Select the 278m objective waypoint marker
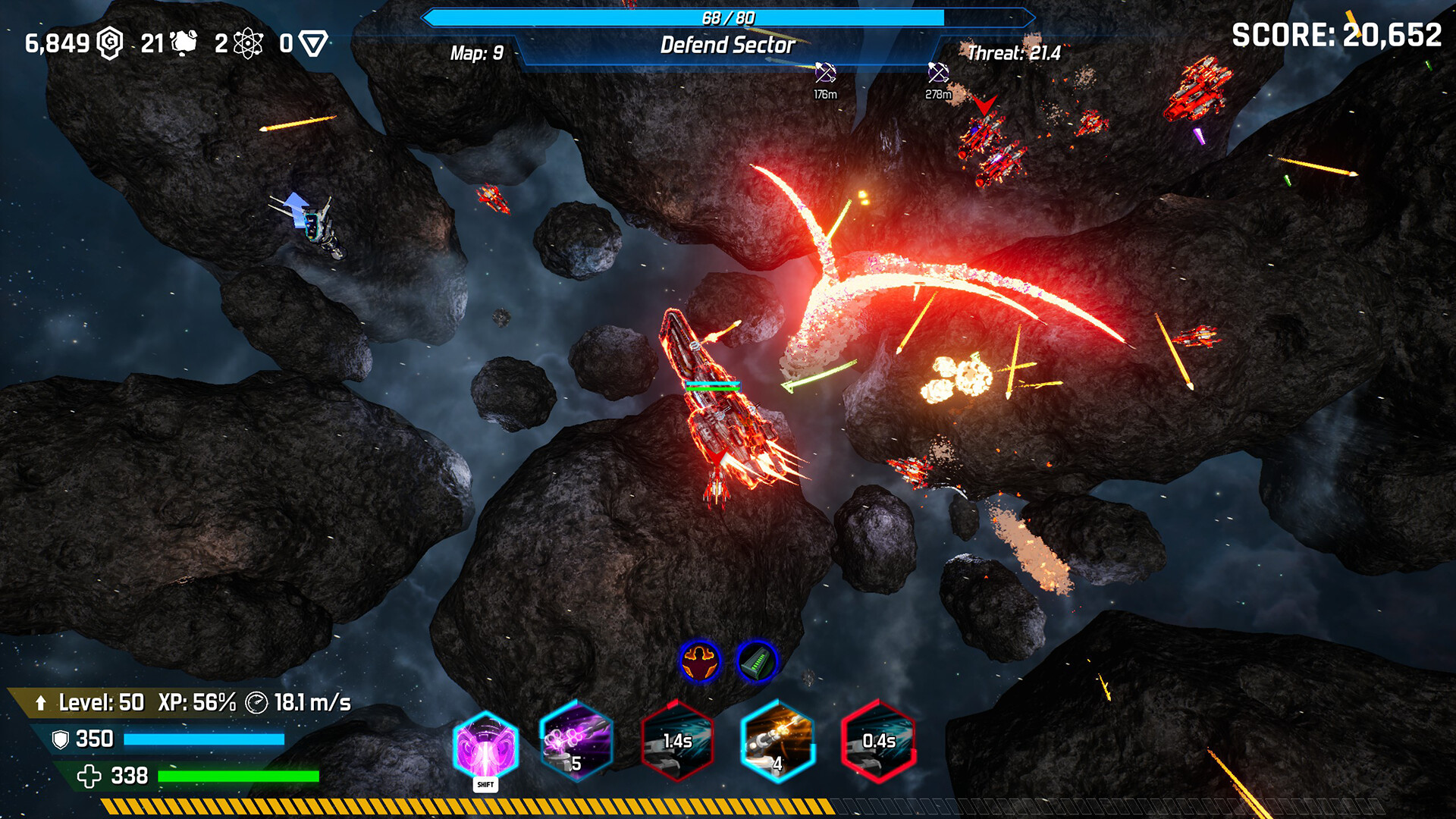 938,74
